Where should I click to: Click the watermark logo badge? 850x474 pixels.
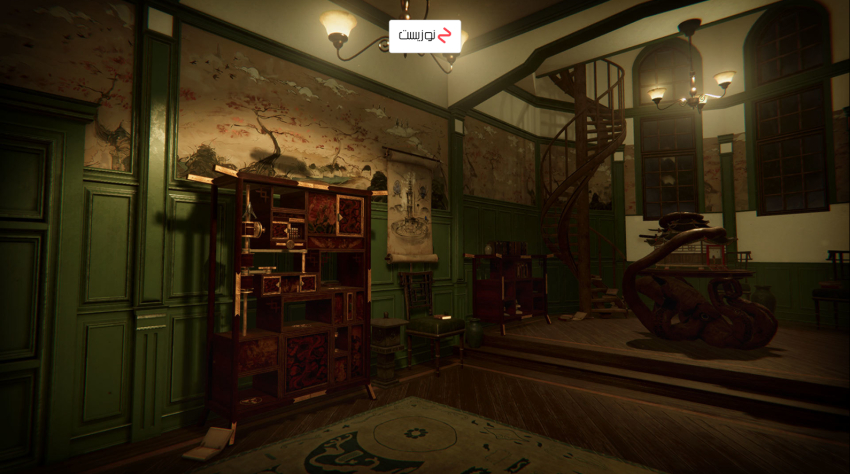pos(425,36)
